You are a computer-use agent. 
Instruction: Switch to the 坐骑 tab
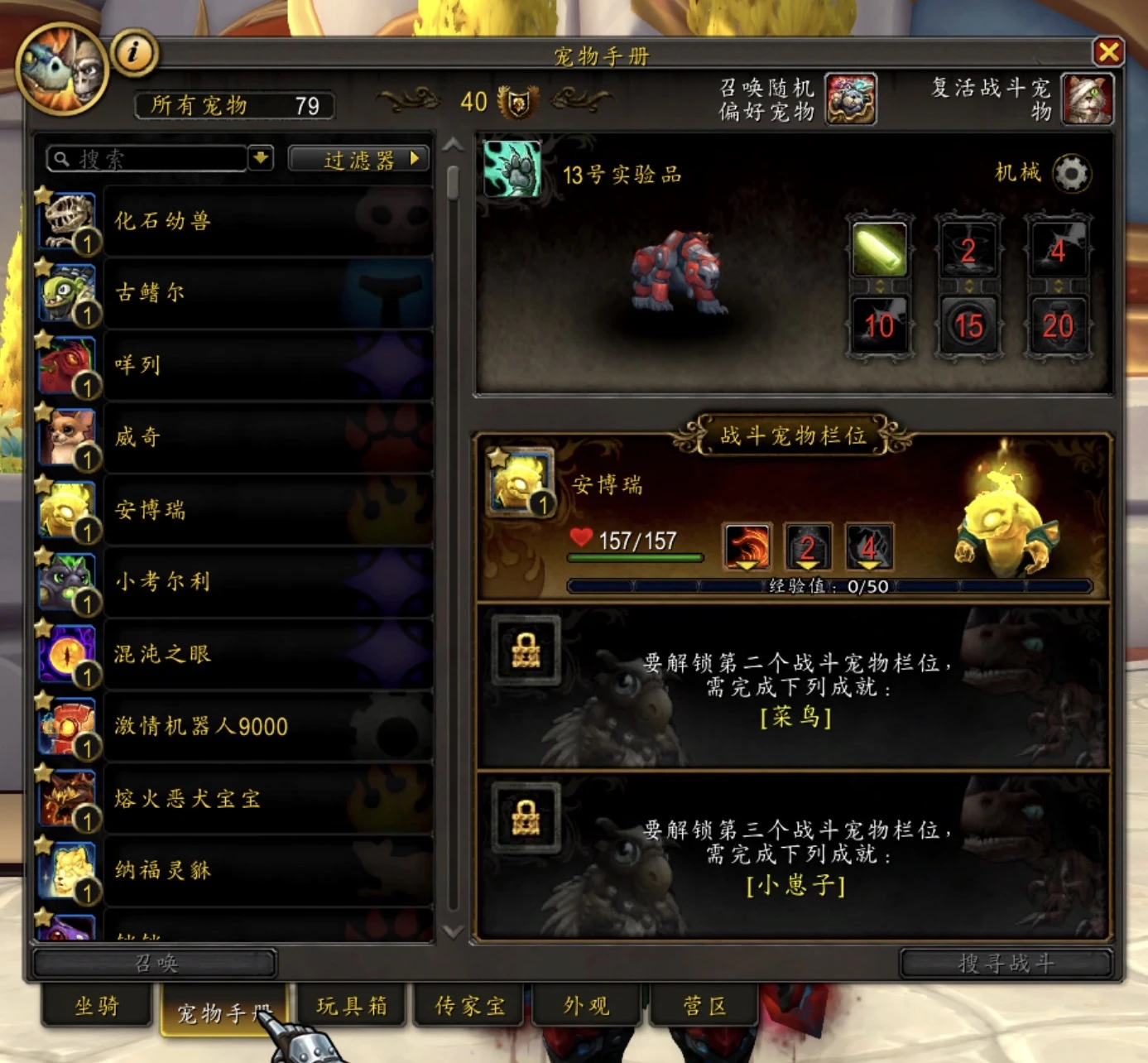click(x=95, y=1006)
